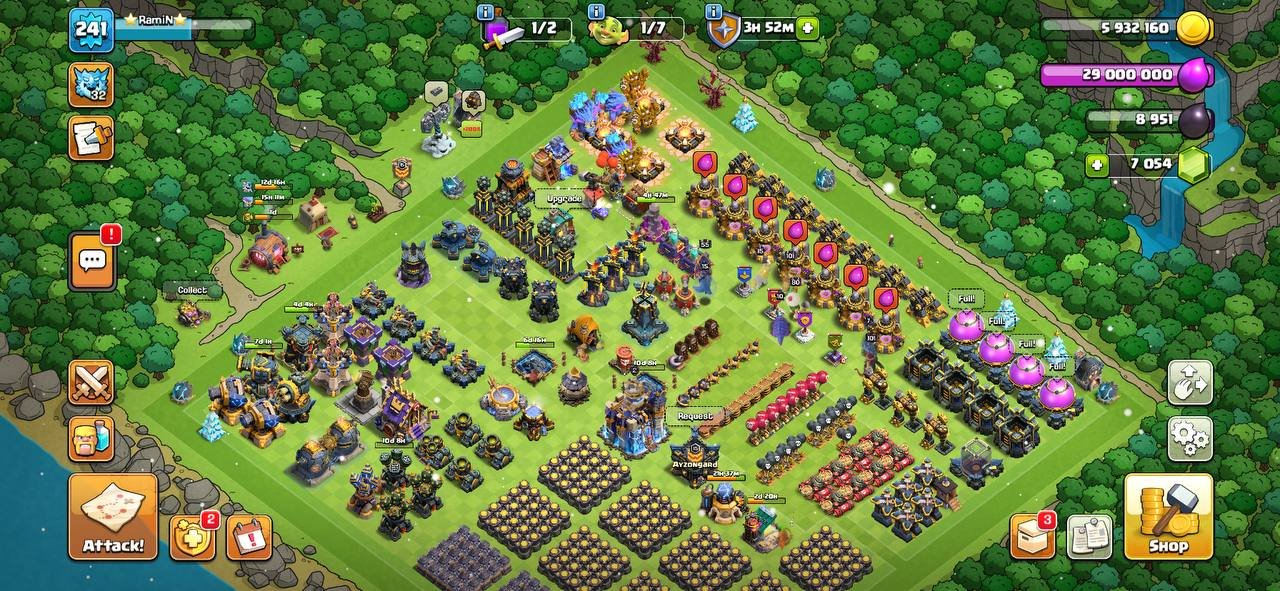Screen dimensions: 1280x591
Task: Open the gold shield button with badge 2
Action: point(192,537)
